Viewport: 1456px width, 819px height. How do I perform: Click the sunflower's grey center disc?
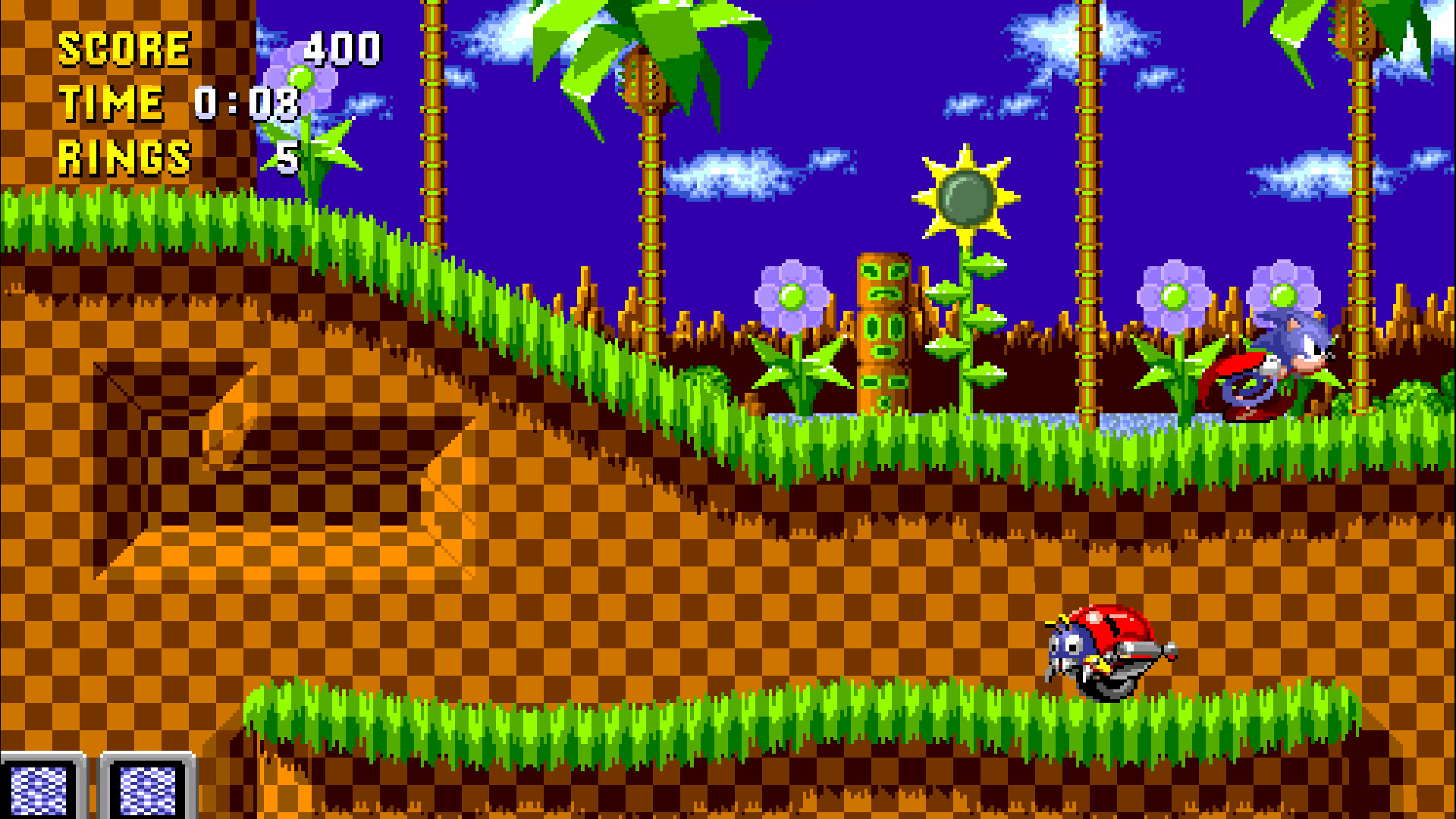965,197
